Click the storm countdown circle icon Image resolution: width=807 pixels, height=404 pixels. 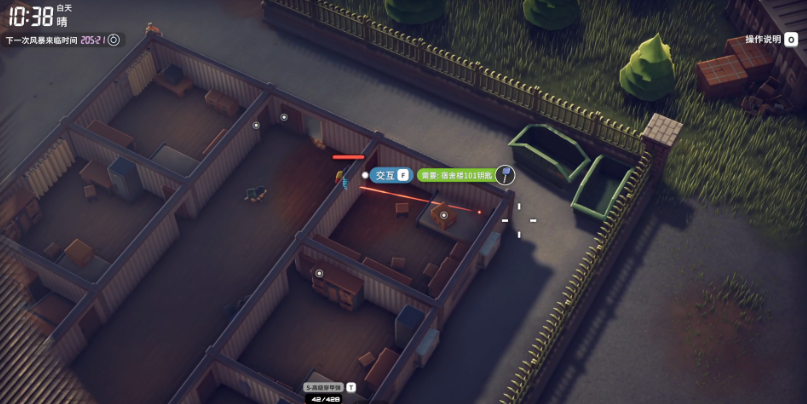[114, 40]
